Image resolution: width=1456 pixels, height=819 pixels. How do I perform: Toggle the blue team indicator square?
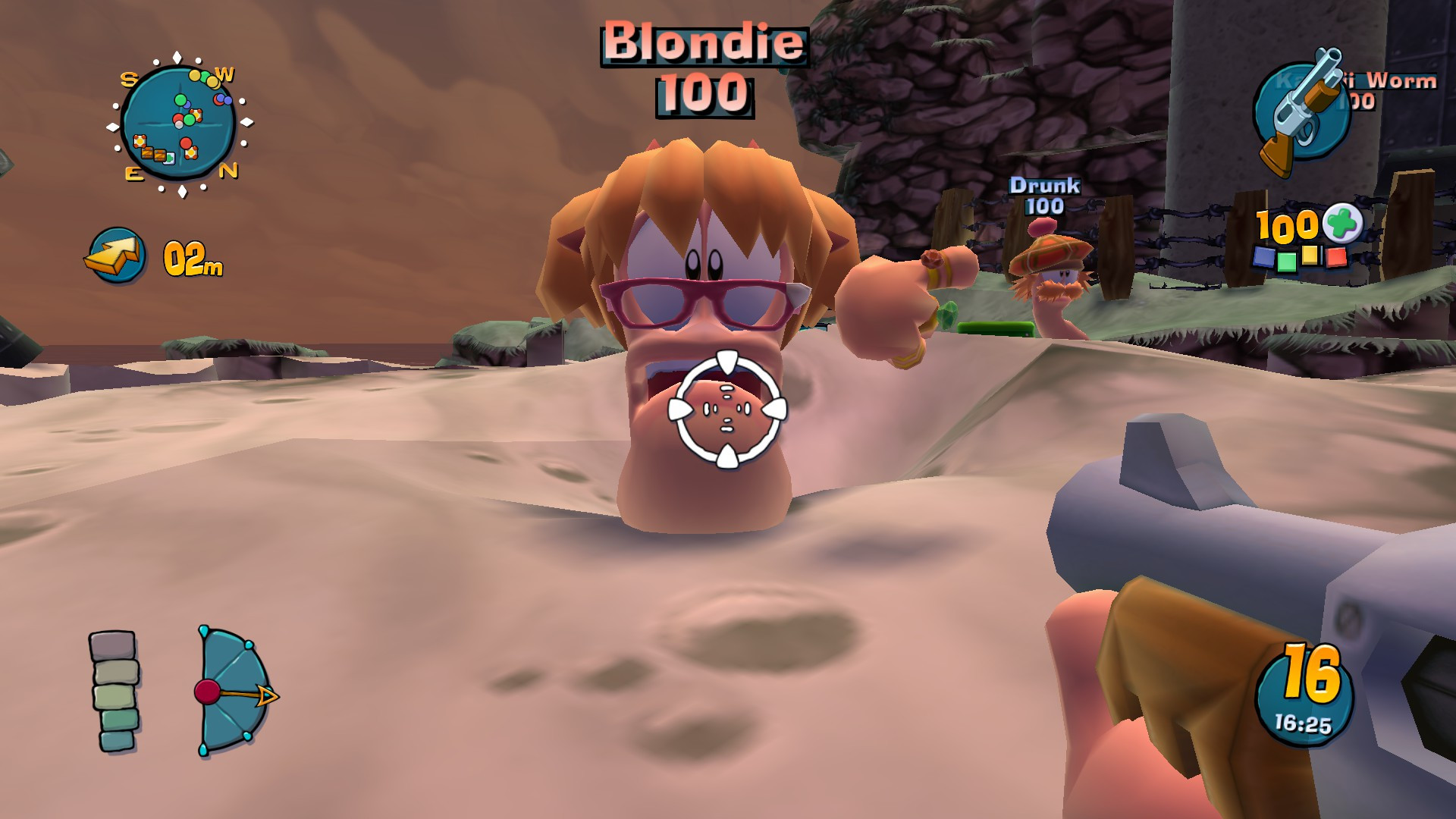point(1263,258)
